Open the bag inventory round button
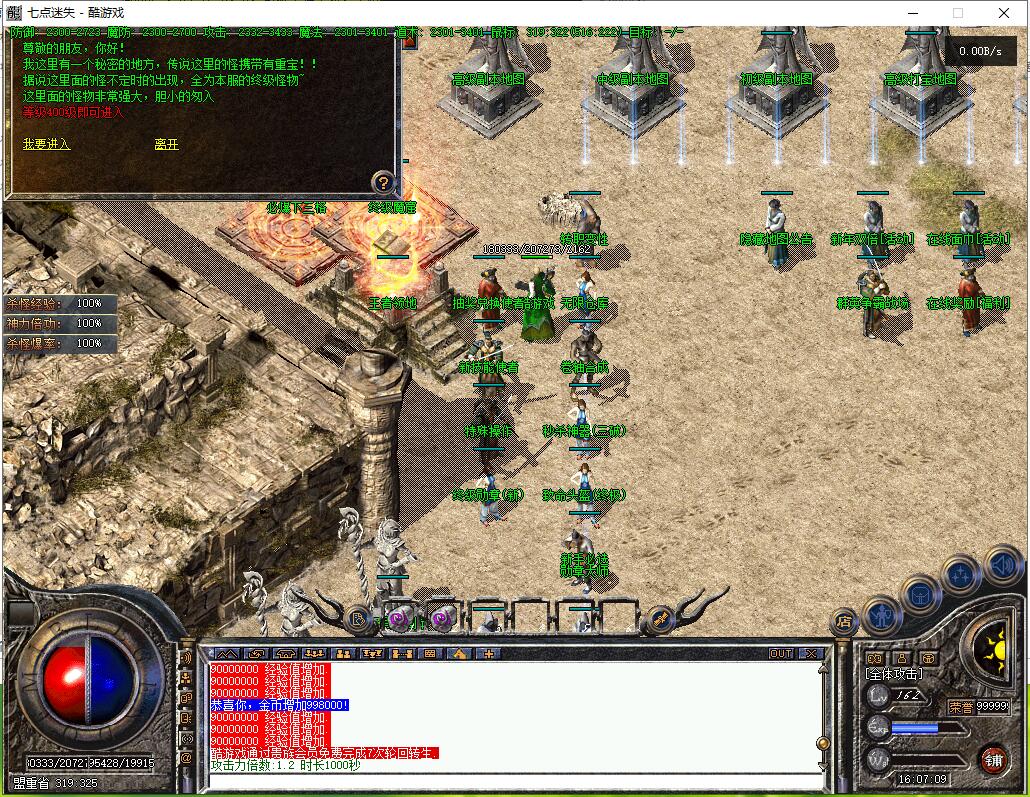The width and height of the screenshot is (1030, 797). pyautogui.click(x=922, y=596)
